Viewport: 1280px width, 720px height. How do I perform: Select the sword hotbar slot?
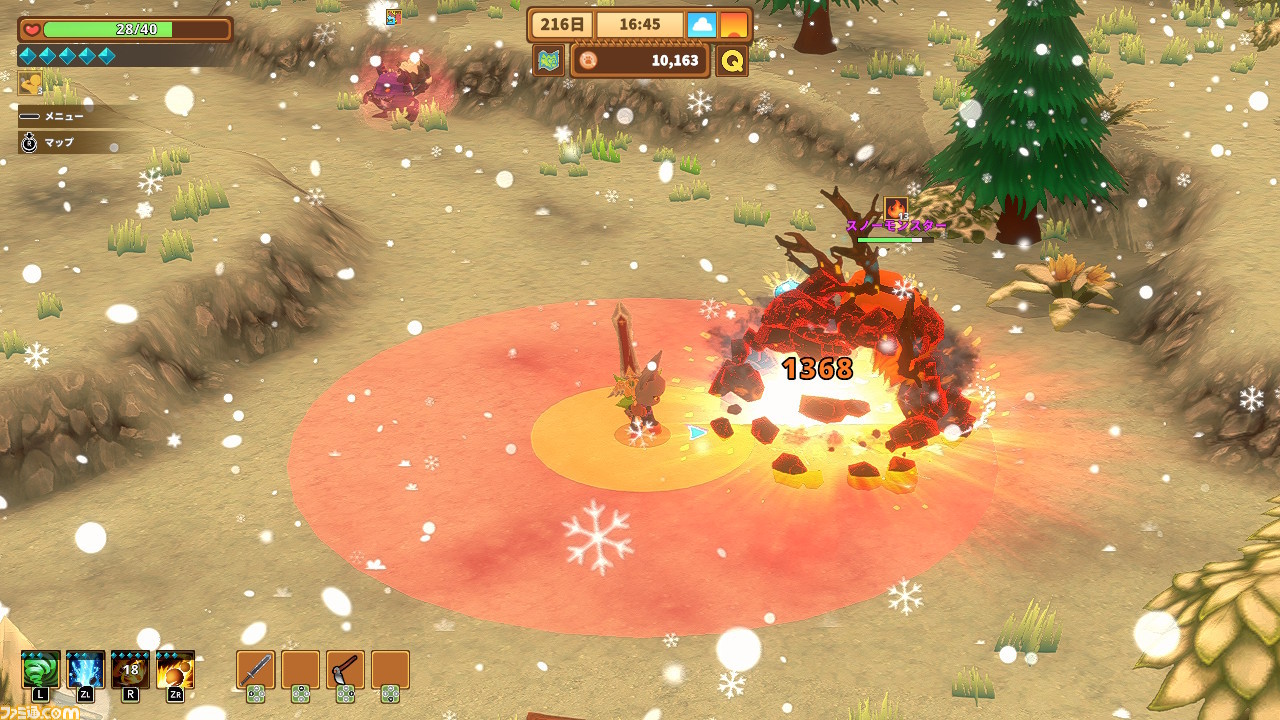click(256, 669)
